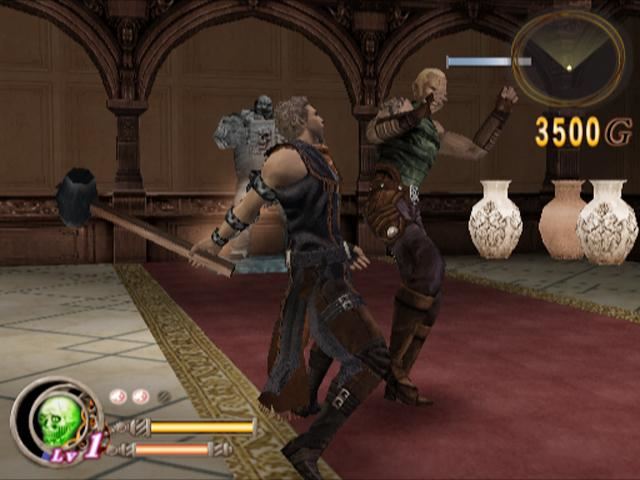
Task: Click the circular radar minimap
Action: pyautogui.click(x=567, y=58)
